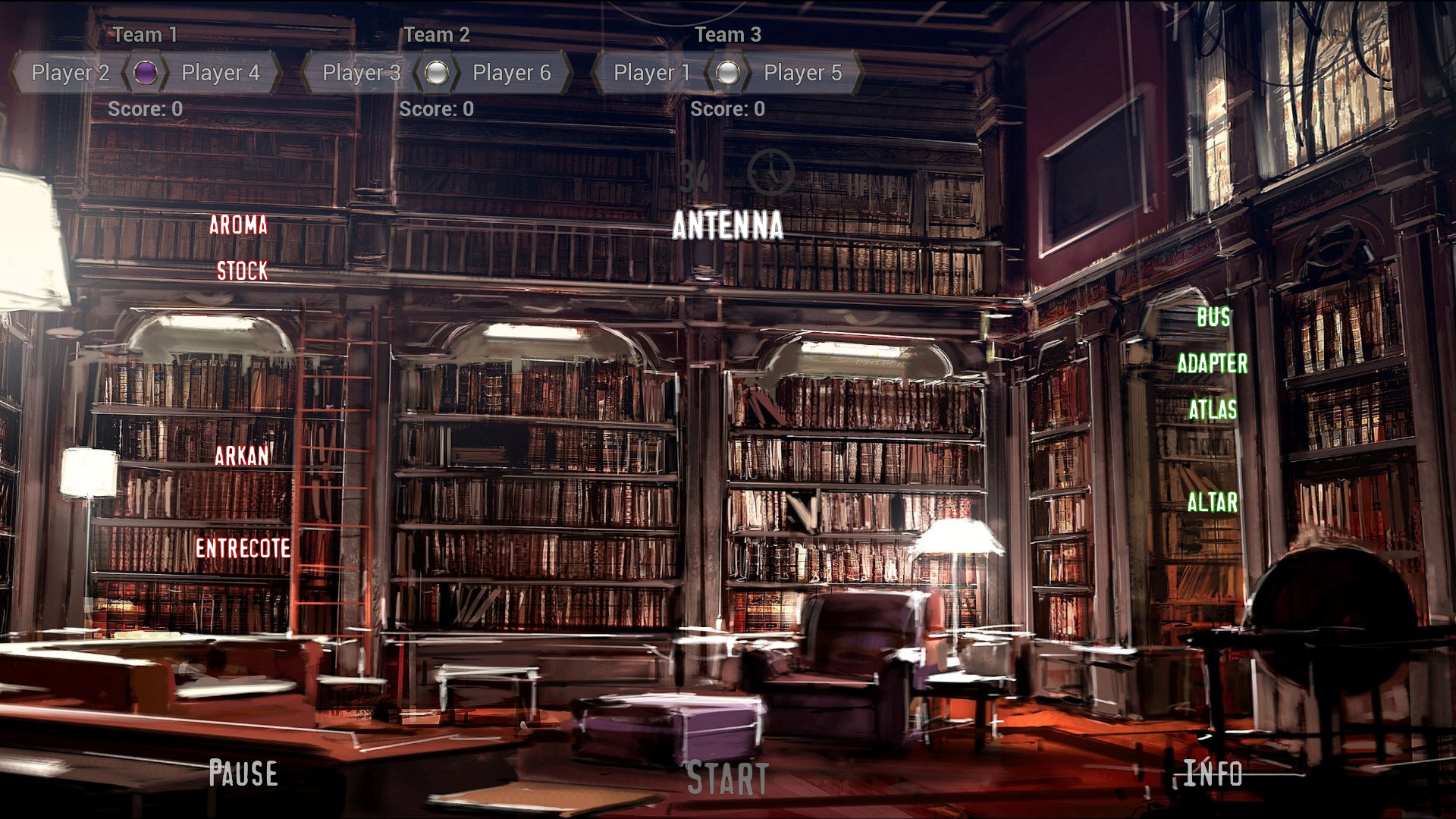This screenshot has height=819, width=1456.
Task: Click Team 3's white orb indicator
Action: coord(728,73)
